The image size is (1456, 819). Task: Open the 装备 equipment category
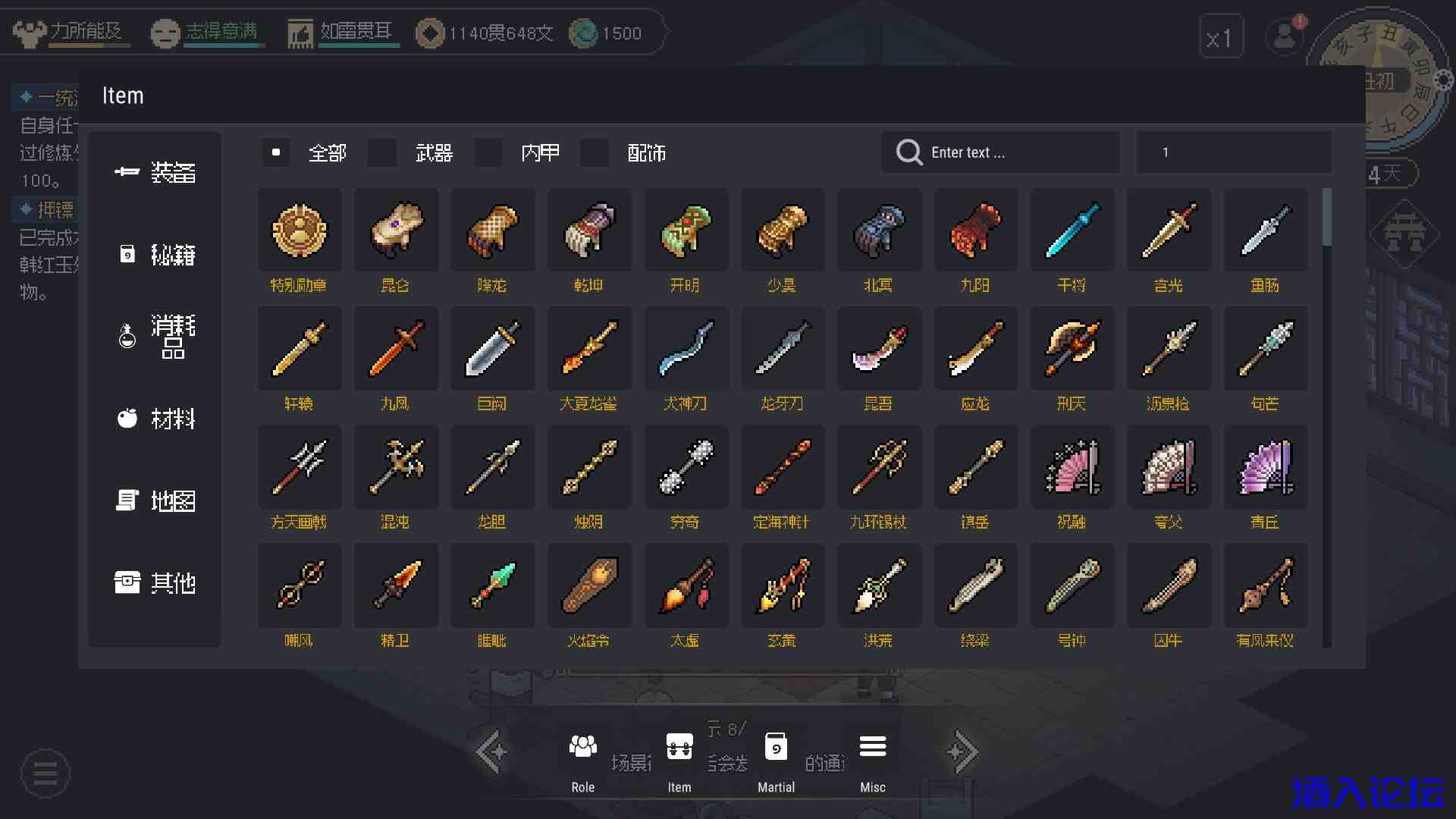point(155,173)
